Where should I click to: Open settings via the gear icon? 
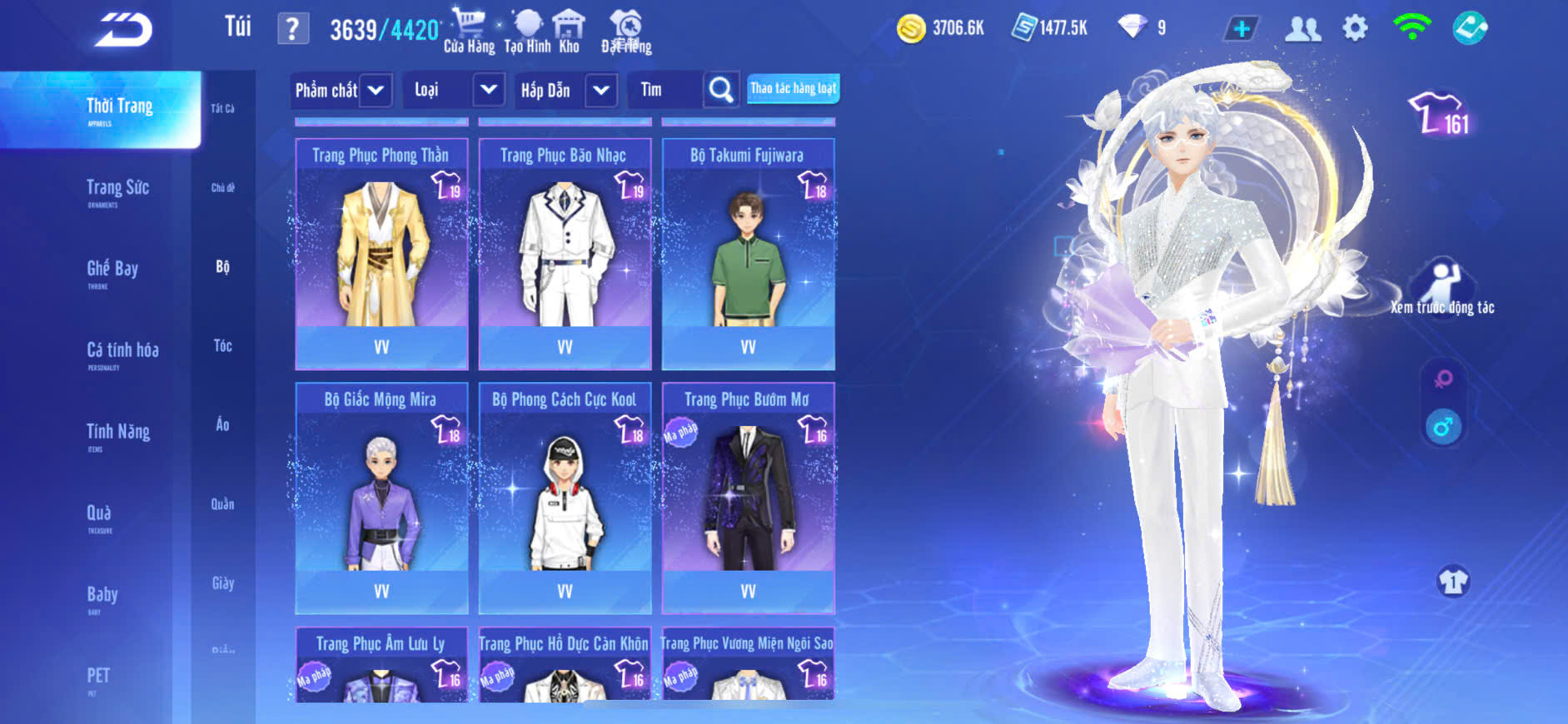point(1355,29)
